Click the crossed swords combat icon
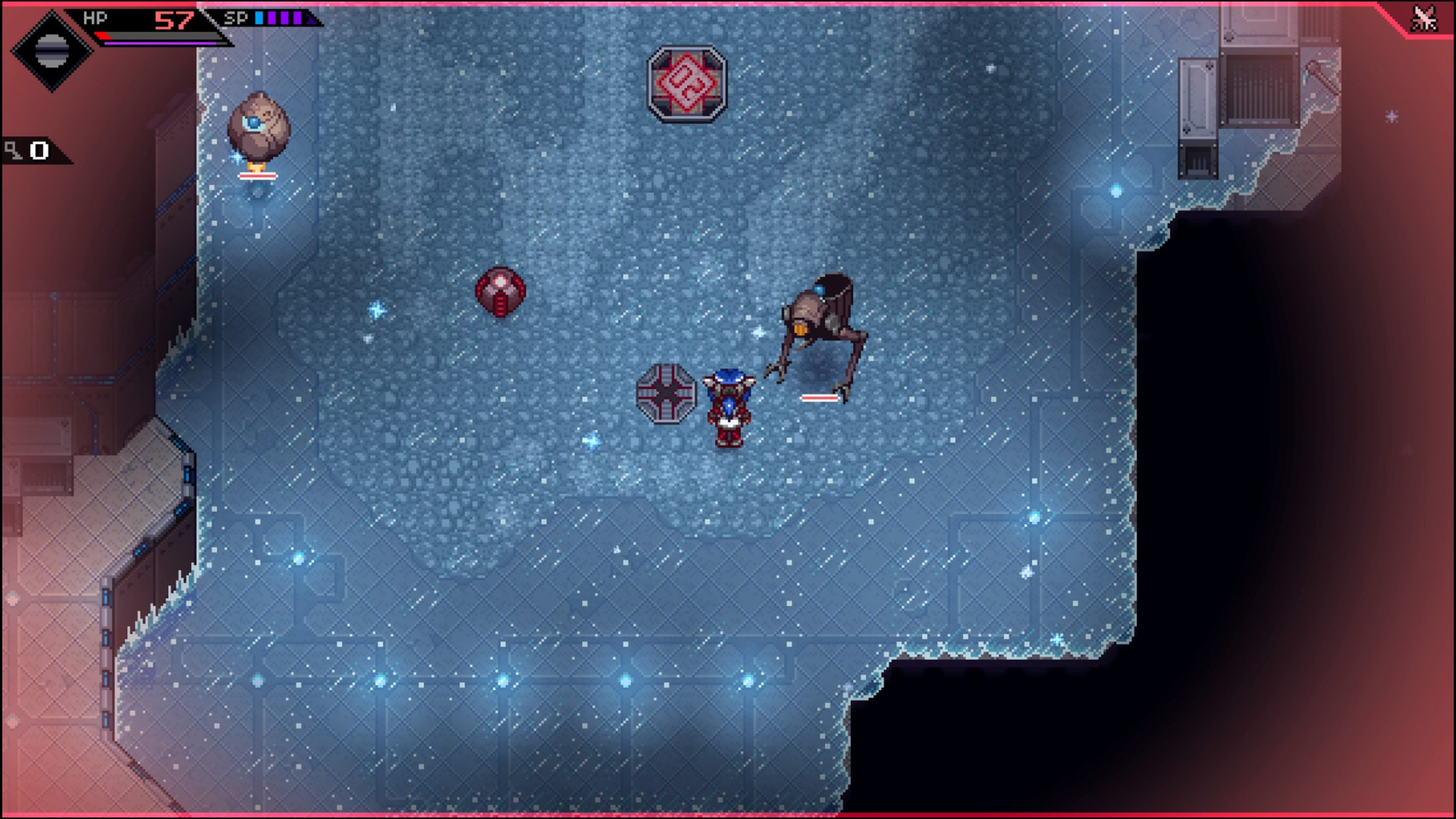This screenshot has height=819, width=1456. (x=1424, y=19)
